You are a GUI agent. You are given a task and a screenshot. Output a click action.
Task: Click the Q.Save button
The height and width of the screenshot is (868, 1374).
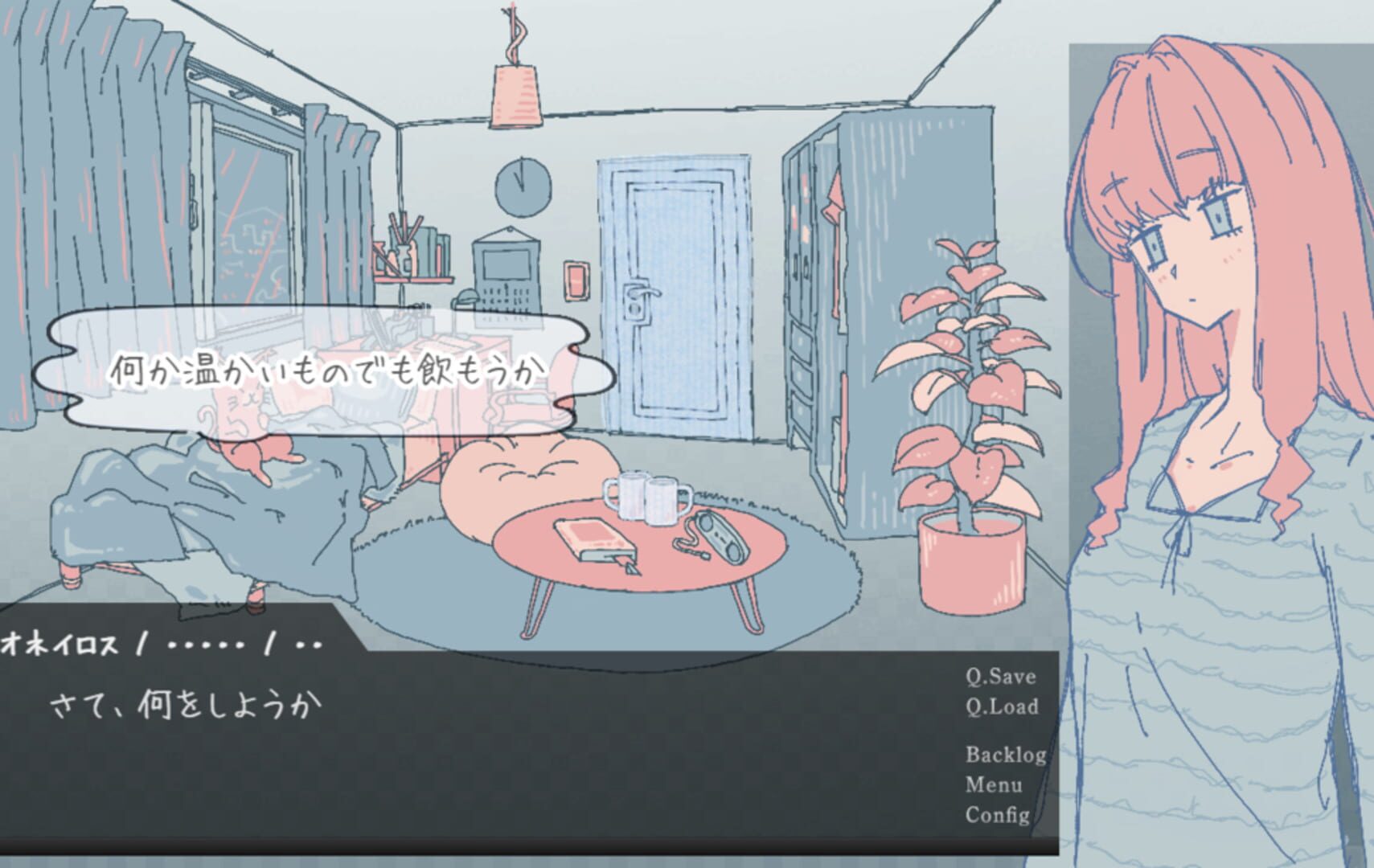[1000, 678]
